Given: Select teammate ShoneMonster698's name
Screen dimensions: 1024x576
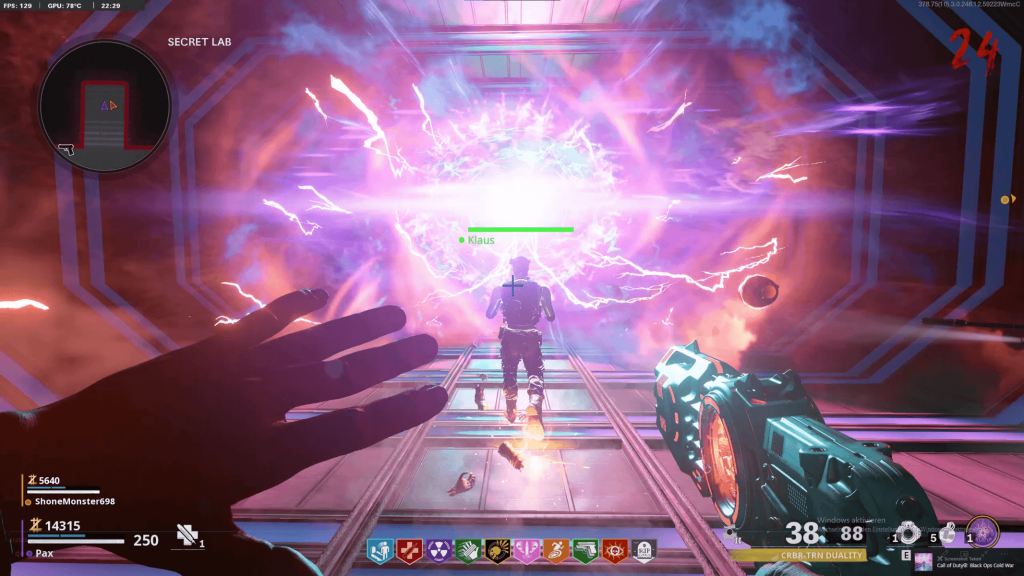Looking at the screenshot, I should pyautogui.click(x=70, y=501).
